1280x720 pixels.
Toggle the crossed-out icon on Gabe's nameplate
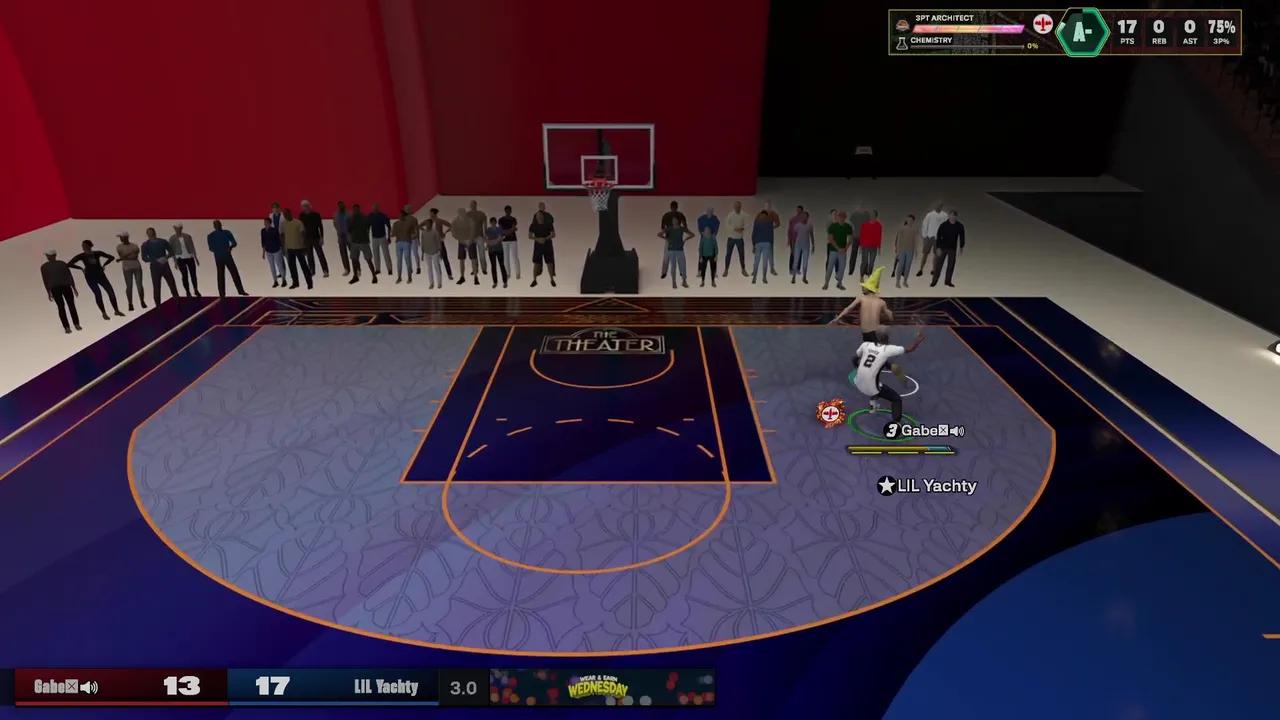tap(944, 430)
